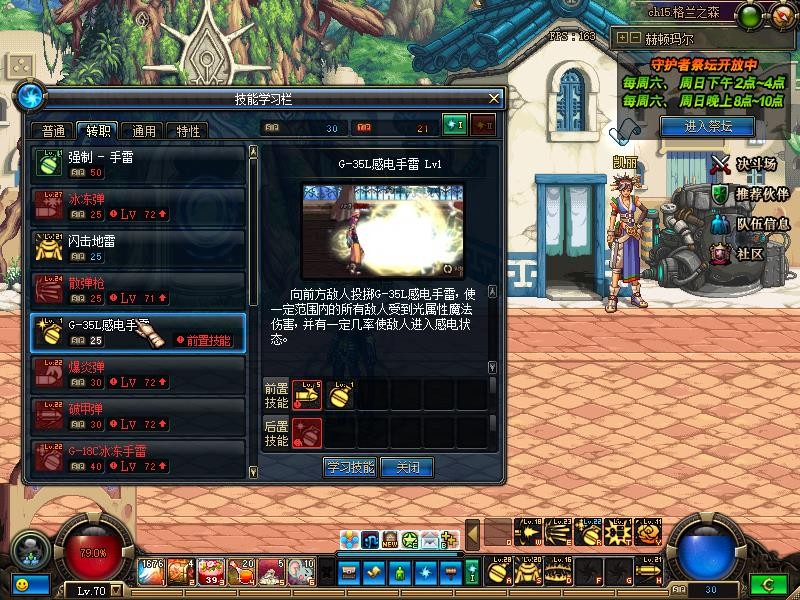Close the skill learning window with X
This screenshot has width=800, height=600.
pos(493,99)
